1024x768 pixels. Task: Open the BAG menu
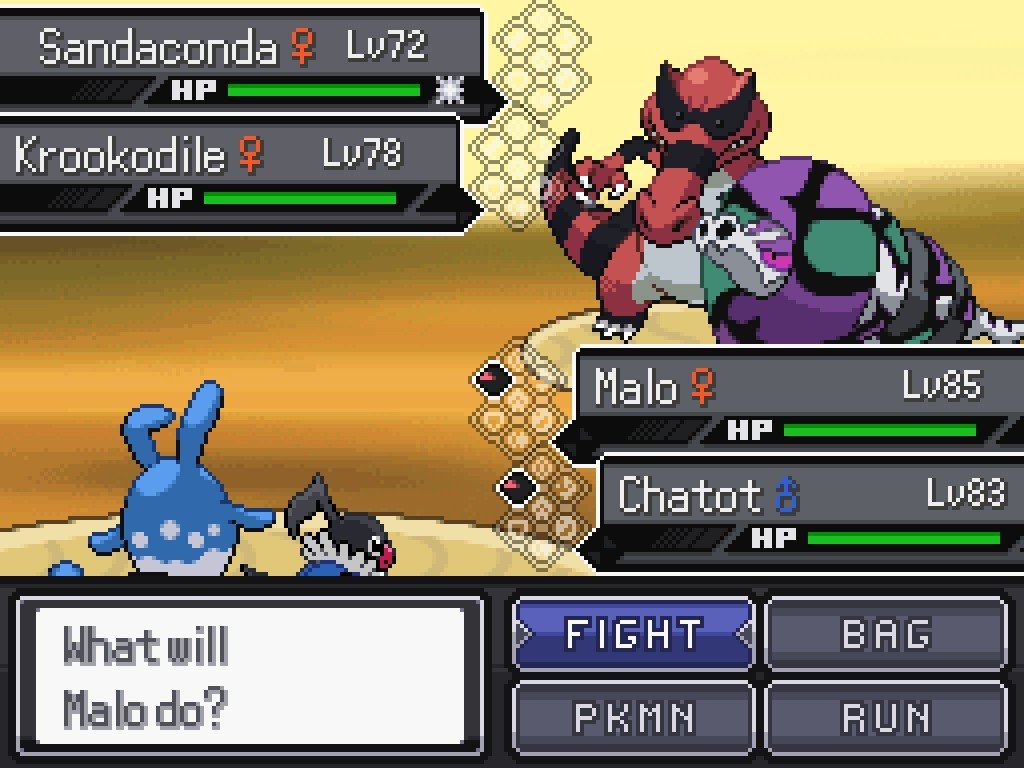point(886,634)
